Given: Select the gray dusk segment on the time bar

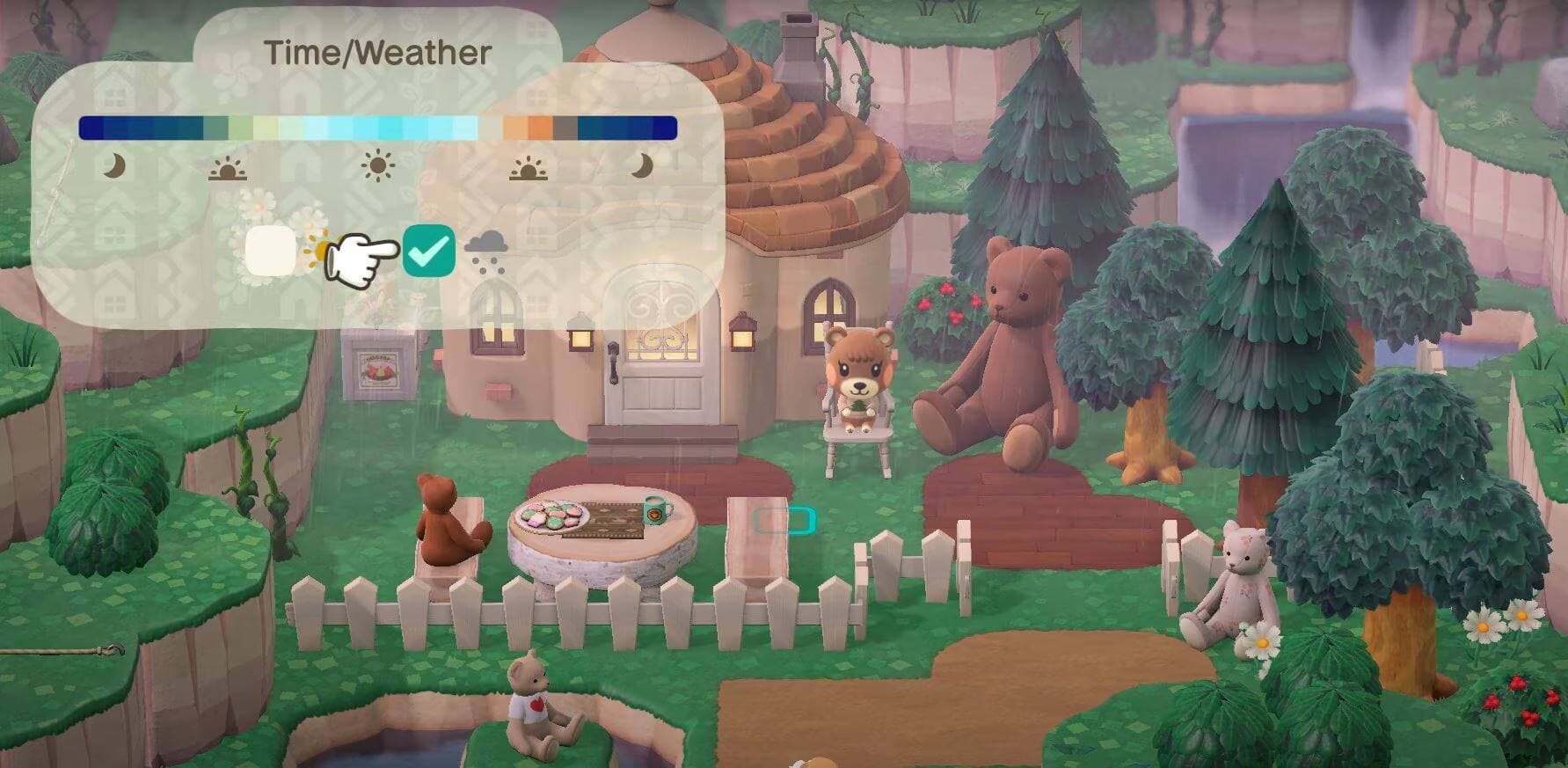Looking at the screenshot, I should 565,128.
